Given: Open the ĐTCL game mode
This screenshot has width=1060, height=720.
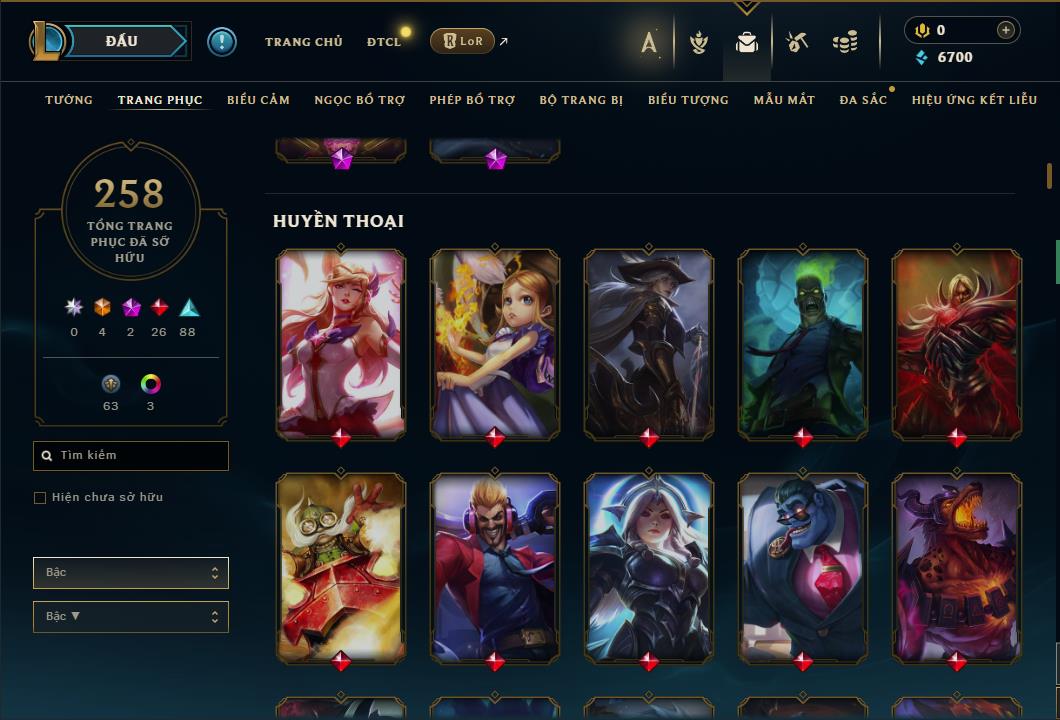Looking at the screenshot, I should [384, 42].
